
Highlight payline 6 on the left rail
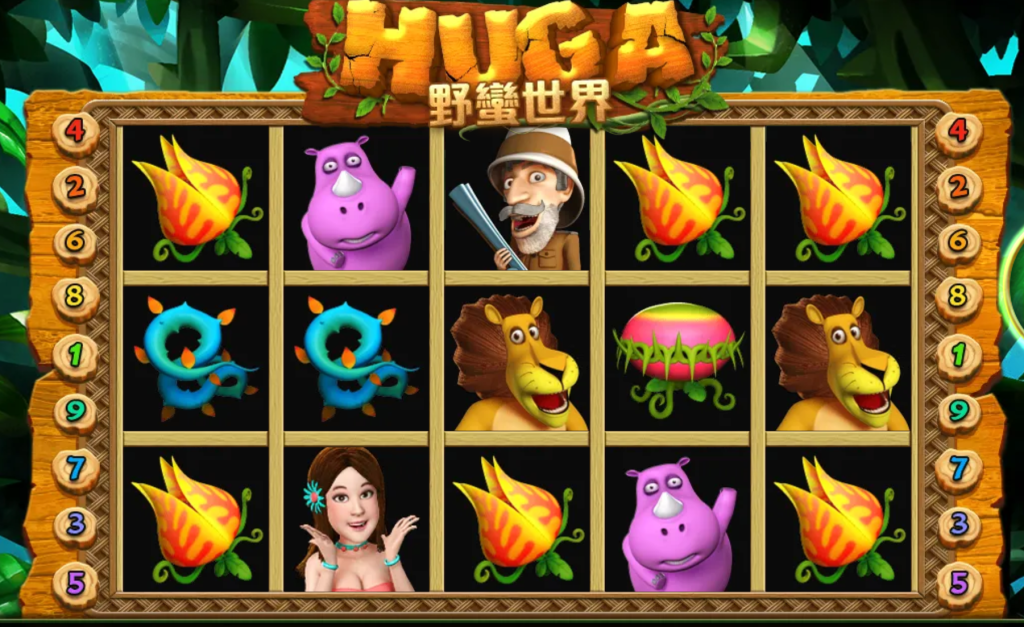tap(76, 243)
